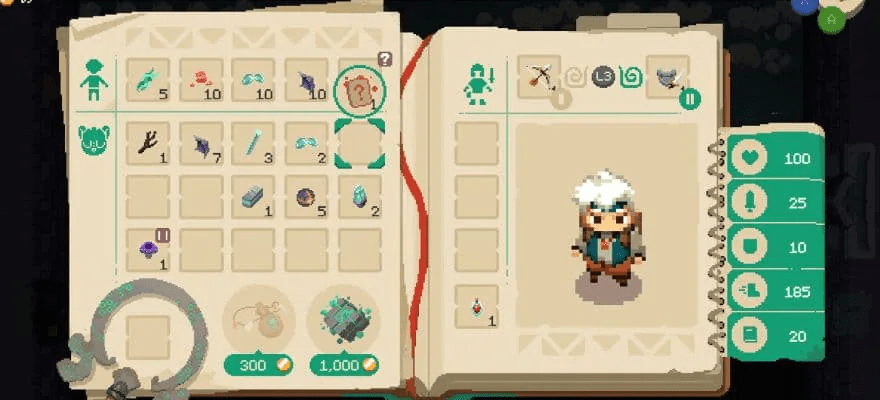Click the grey help question mark icon
The image size is (880, 400).
pyautogui.click(x=385, y=59)
